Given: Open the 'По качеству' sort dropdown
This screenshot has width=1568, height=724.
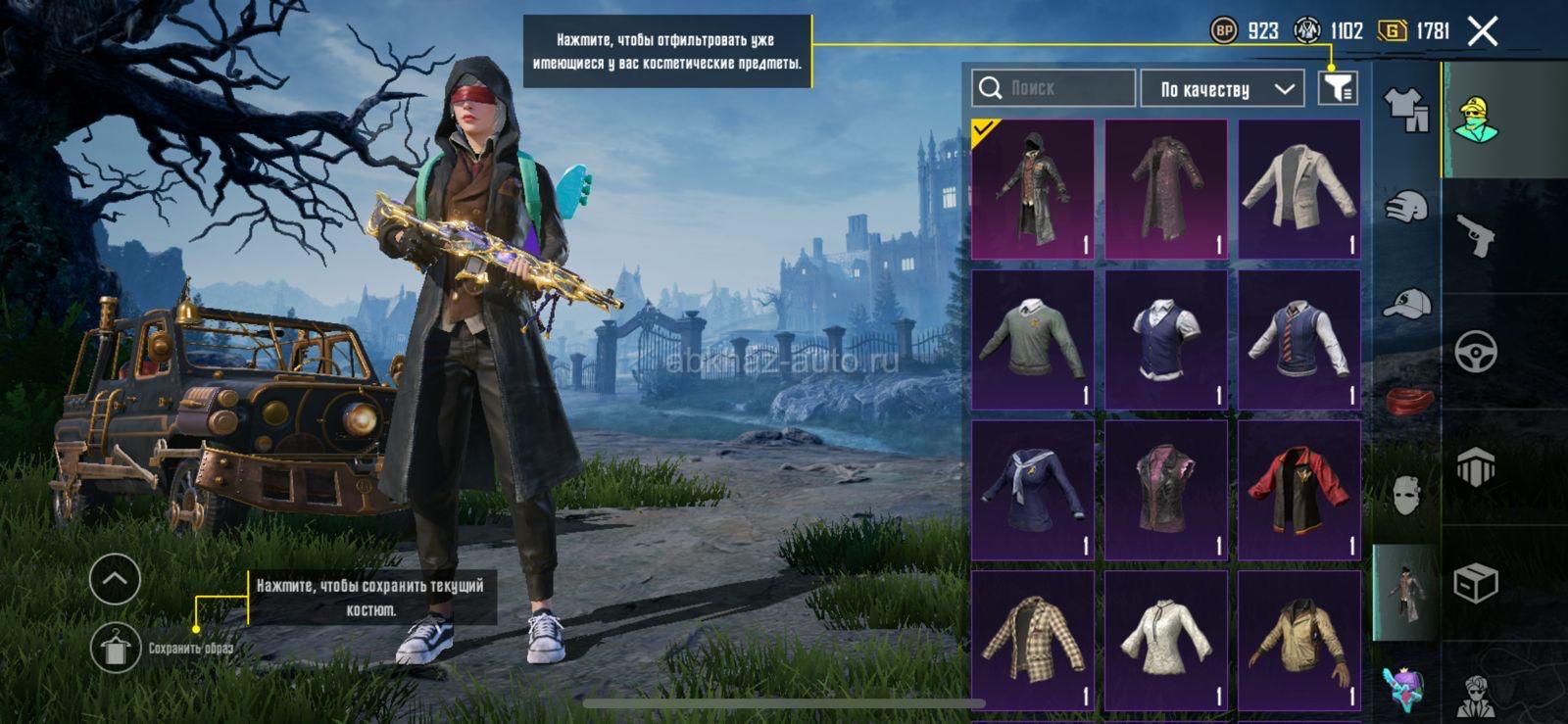Looking at the screenshot, I should click(1222, 89).
